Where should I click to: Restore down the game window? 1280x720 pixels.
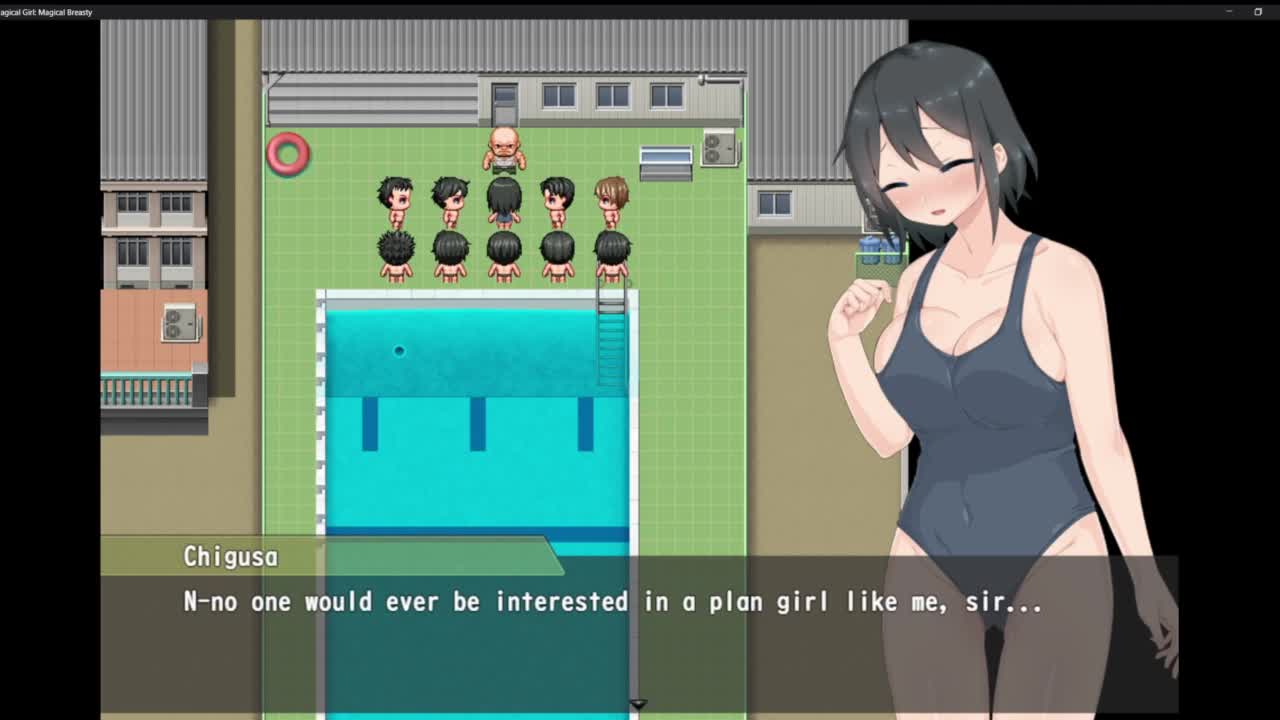pyautogui.click(x=1258, y=11)
